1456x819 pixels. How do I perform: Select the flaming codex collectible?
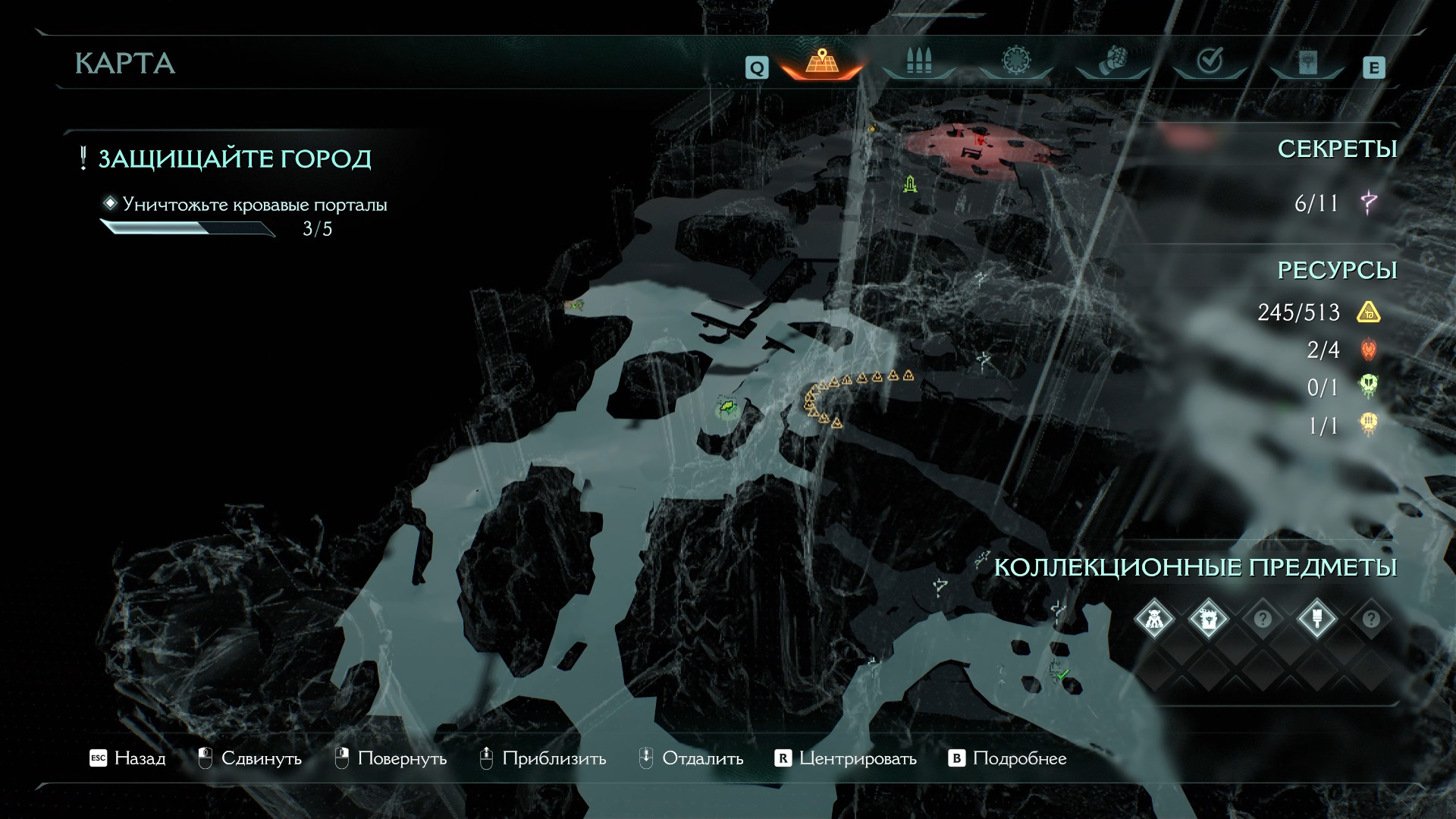(1208, 620)
